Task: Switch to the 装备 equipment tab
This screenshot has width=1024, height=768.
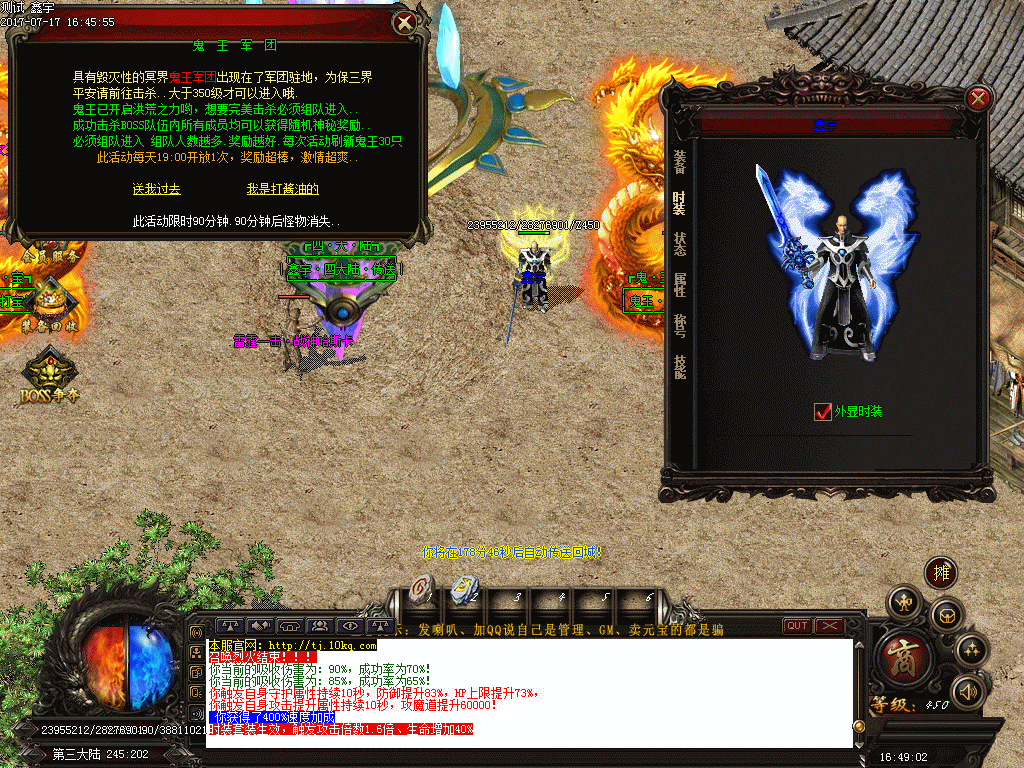Action: (x=680, y=161)
